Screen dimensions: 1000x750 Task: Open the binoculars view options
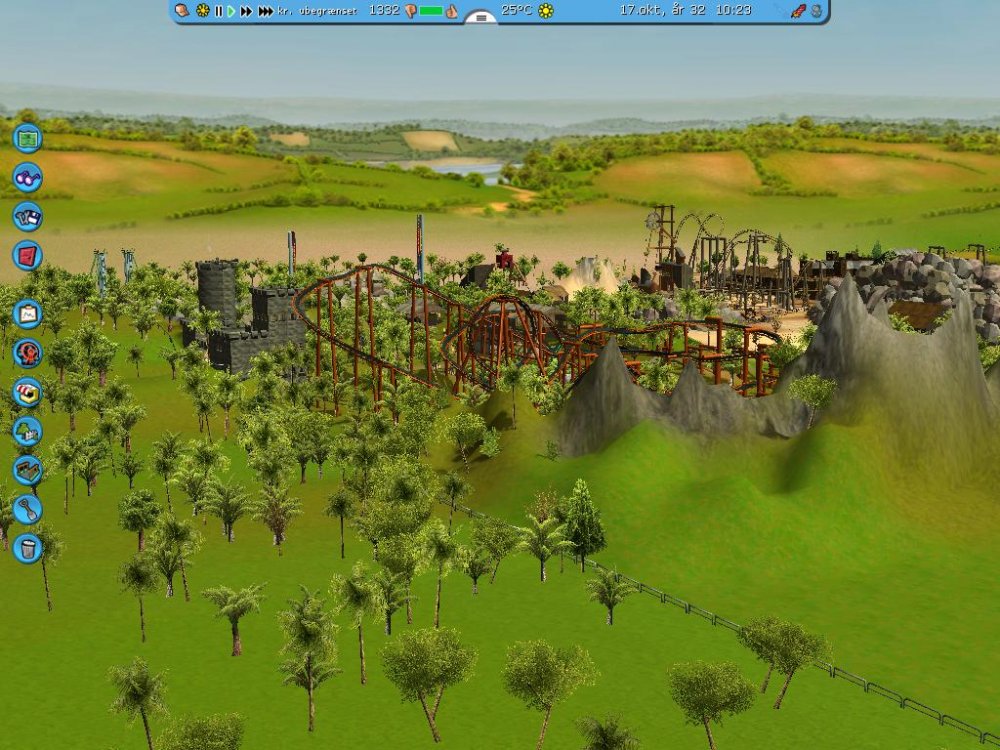[27, 177]
